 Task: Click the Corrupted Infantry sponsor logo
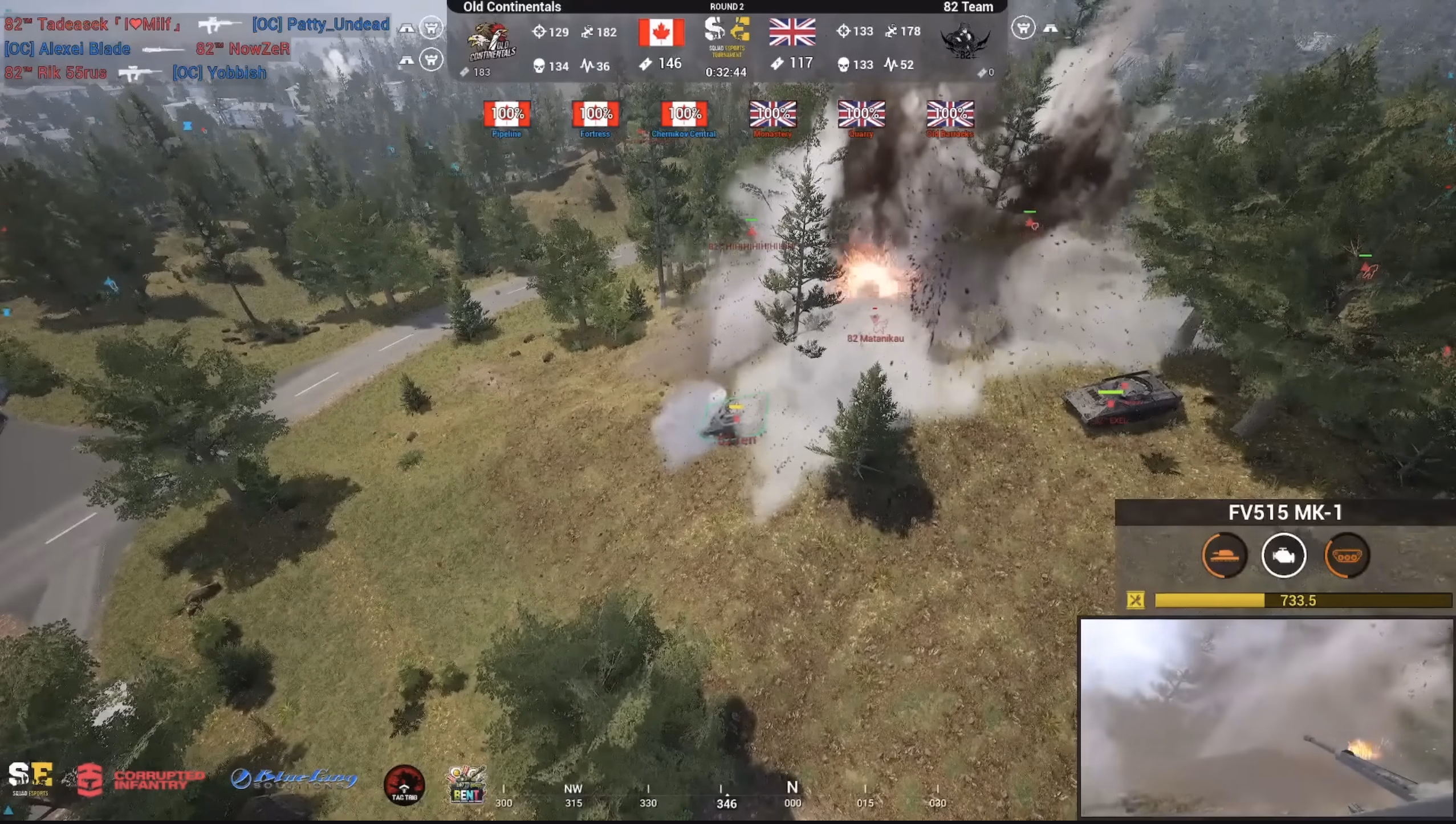[x=141, y=780]
